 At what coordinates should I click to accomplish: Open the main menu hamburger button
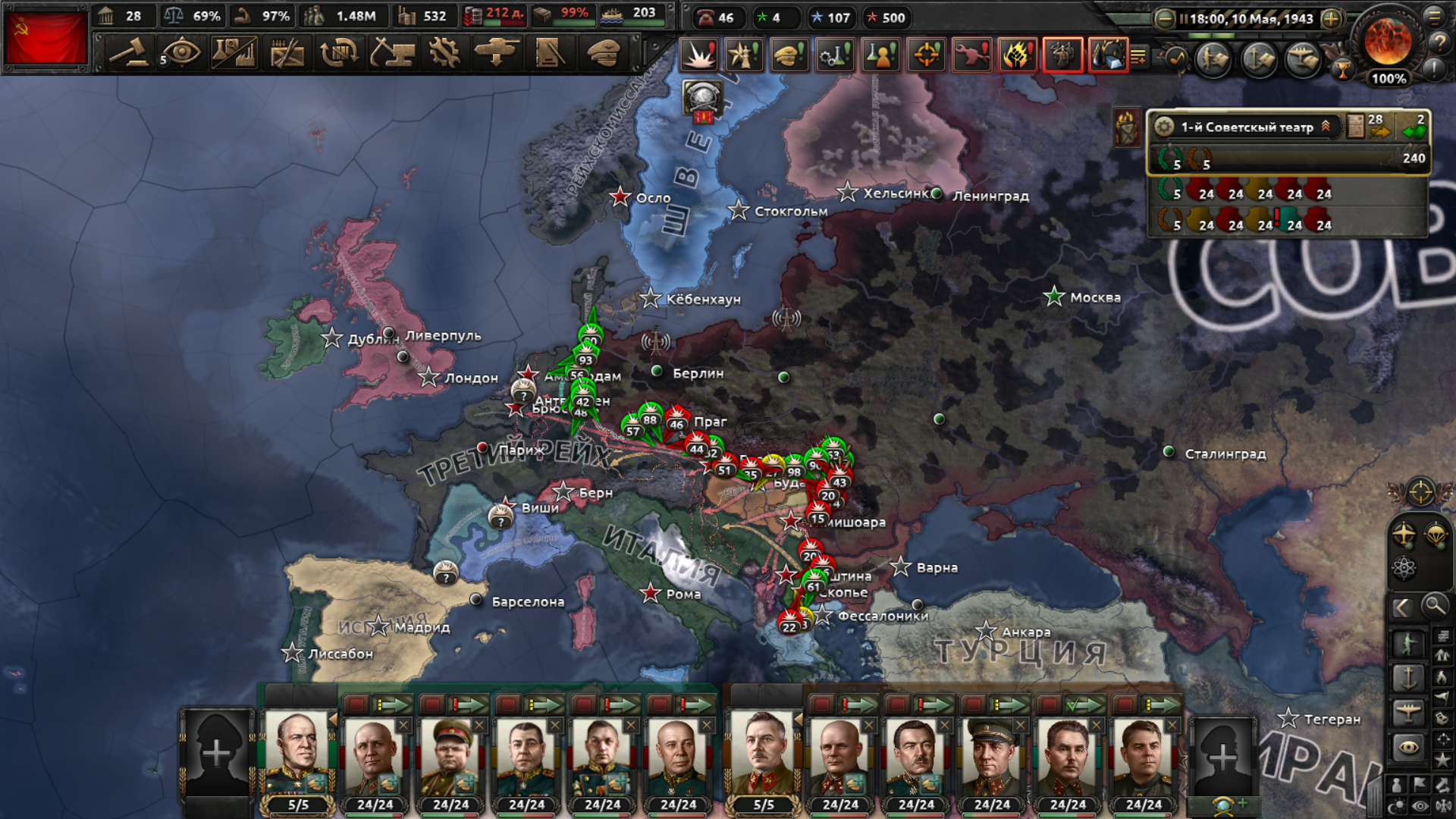[x=1435, y=17]
